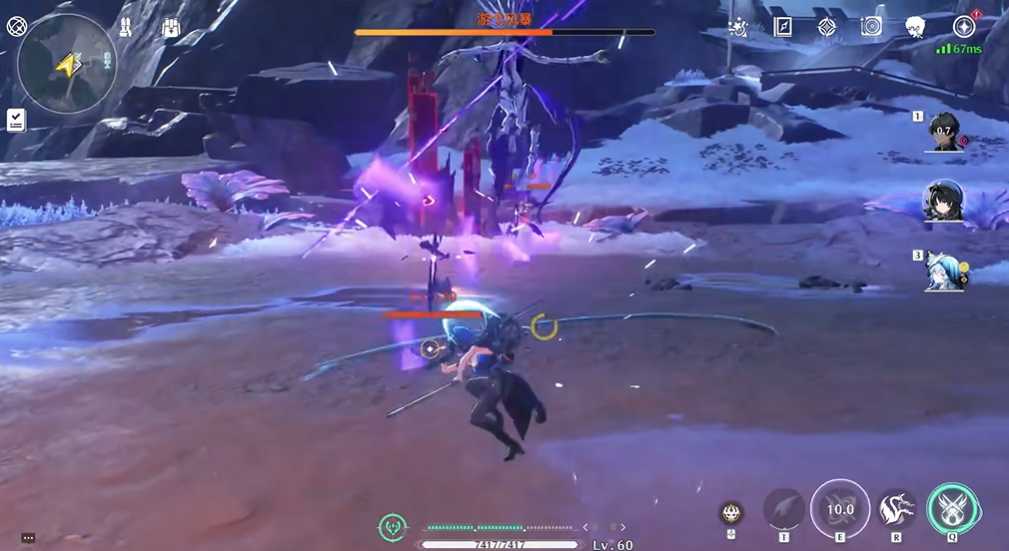Activate the echo skill glowing green icon

click(952, 509)
